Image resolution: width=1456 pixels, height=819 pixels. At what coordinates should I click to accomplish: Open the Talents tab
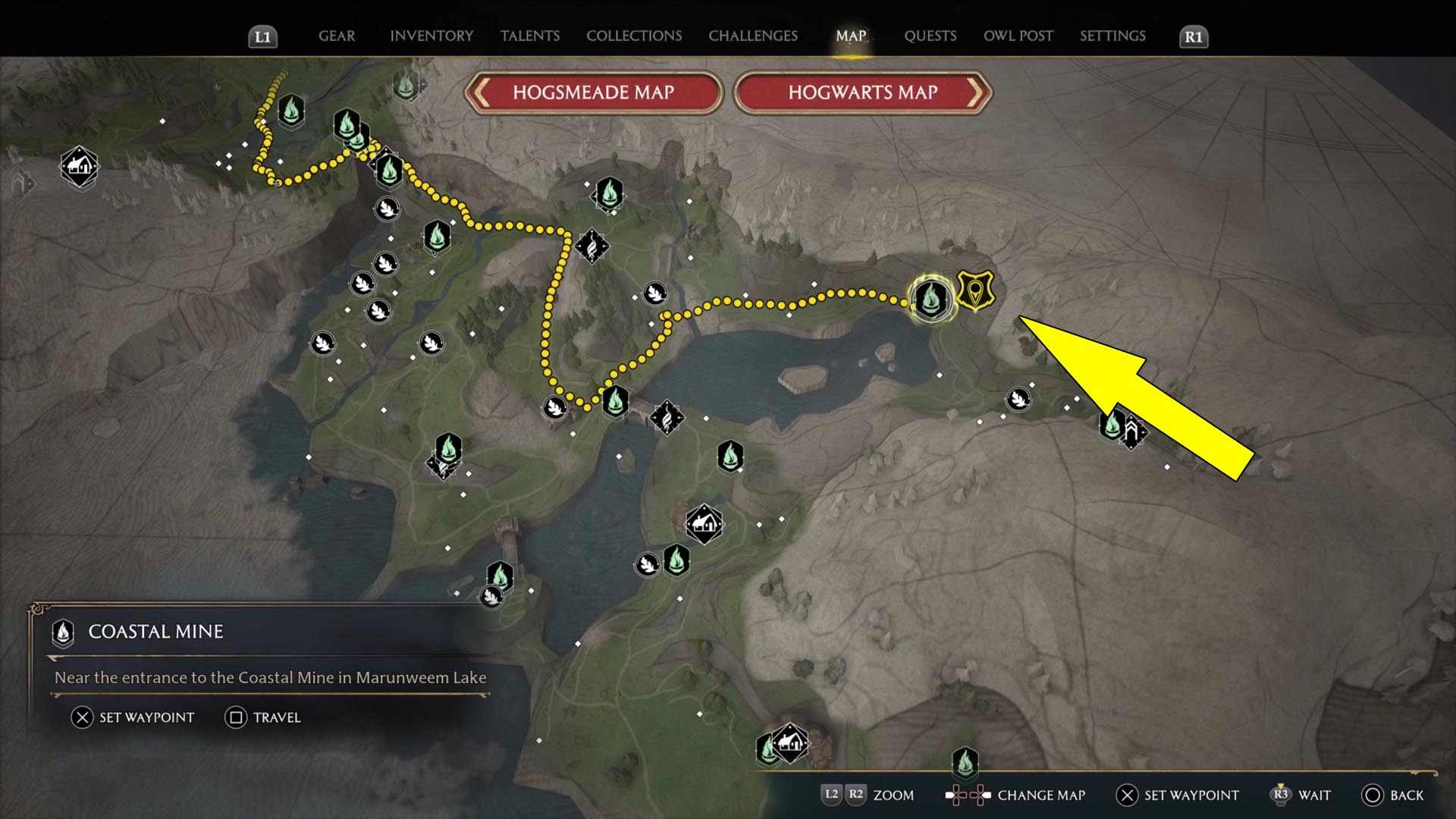(530, 36)
